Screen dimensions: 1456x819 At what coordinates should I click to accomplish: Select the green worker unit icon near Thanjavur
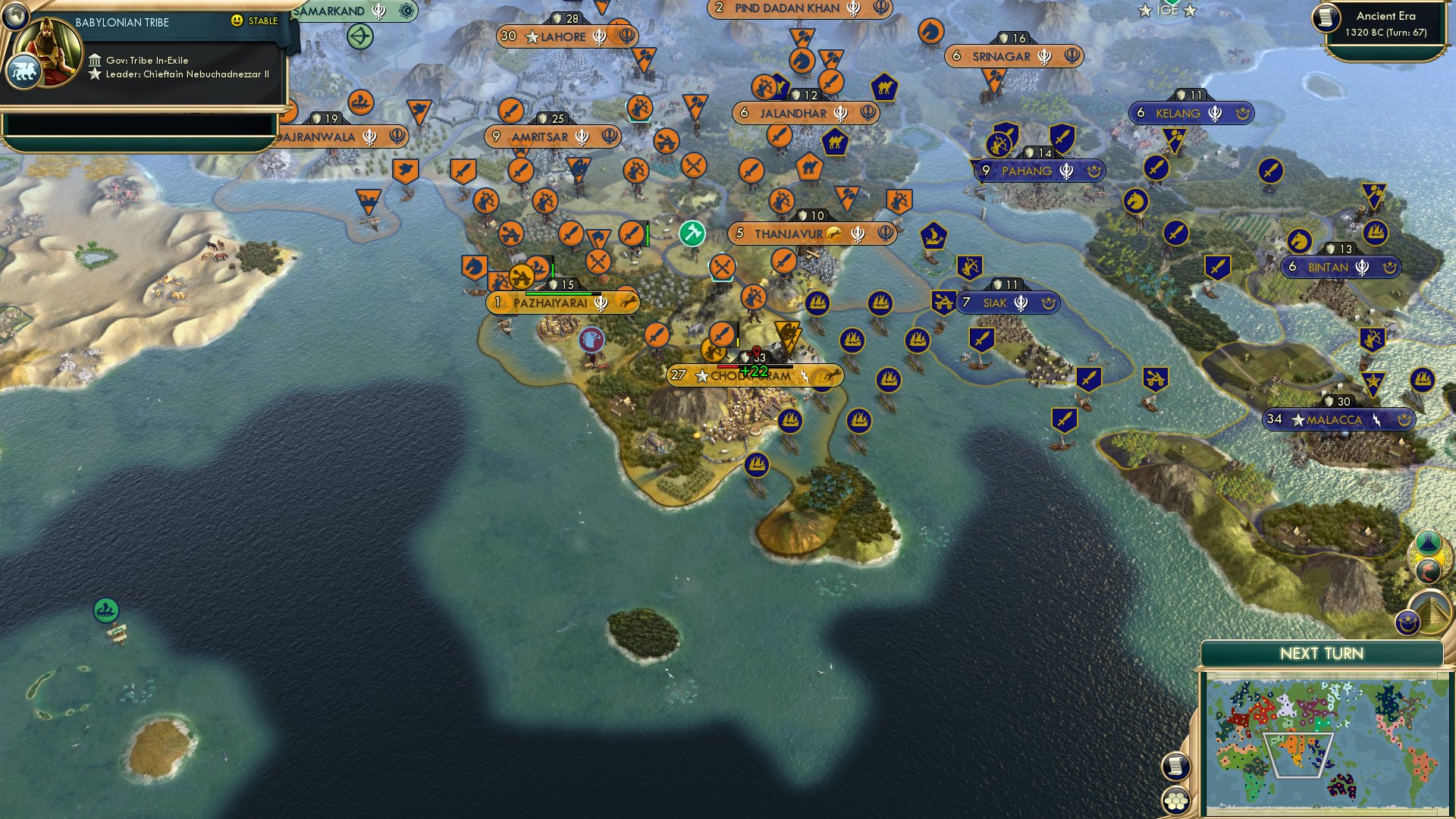pos(691,234)
